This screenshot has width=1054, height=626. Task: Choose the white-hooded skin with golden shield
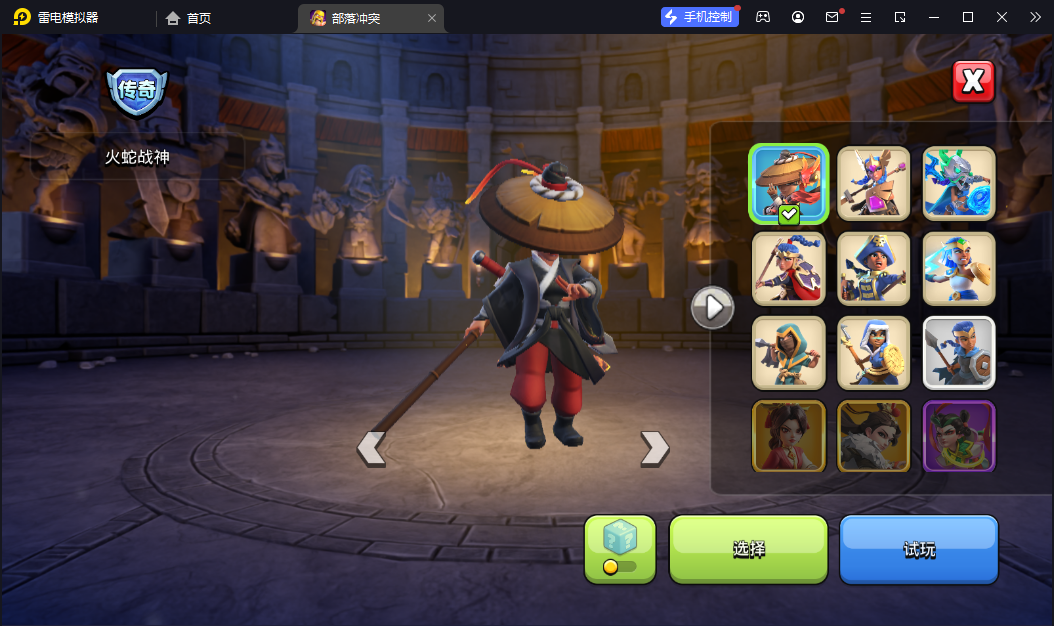click(874, 352)
